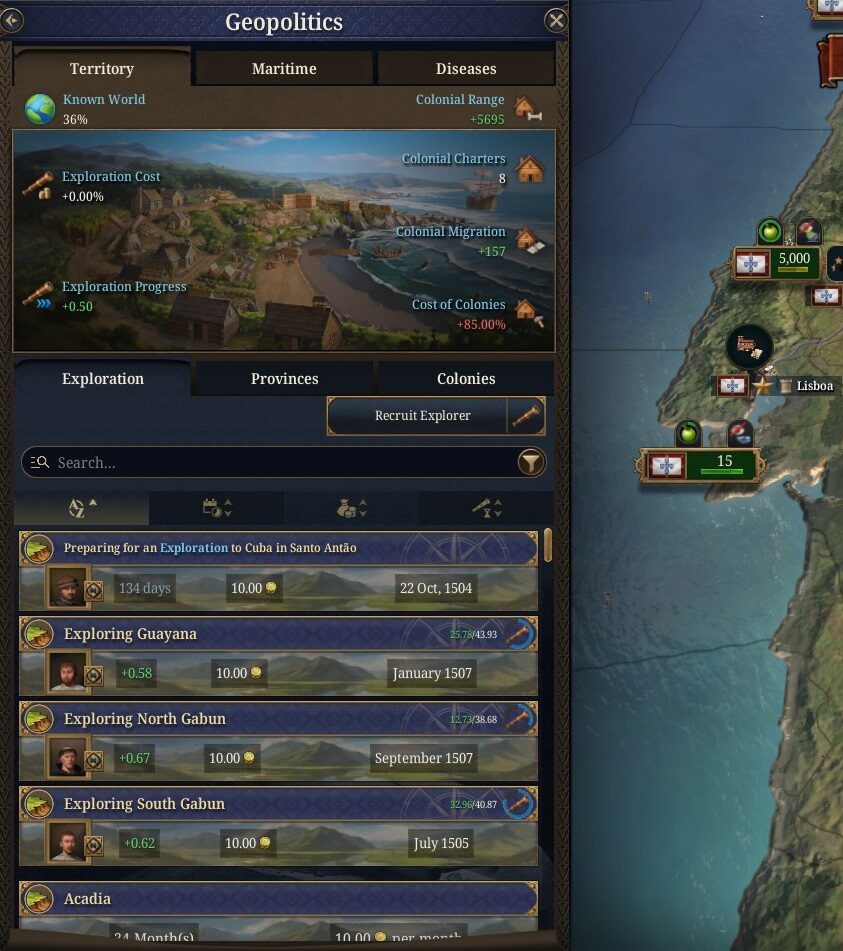The height and width of the screenshot is (951, 843).
Task: Switch to the Maritime tab
Action: pos(284,69)
